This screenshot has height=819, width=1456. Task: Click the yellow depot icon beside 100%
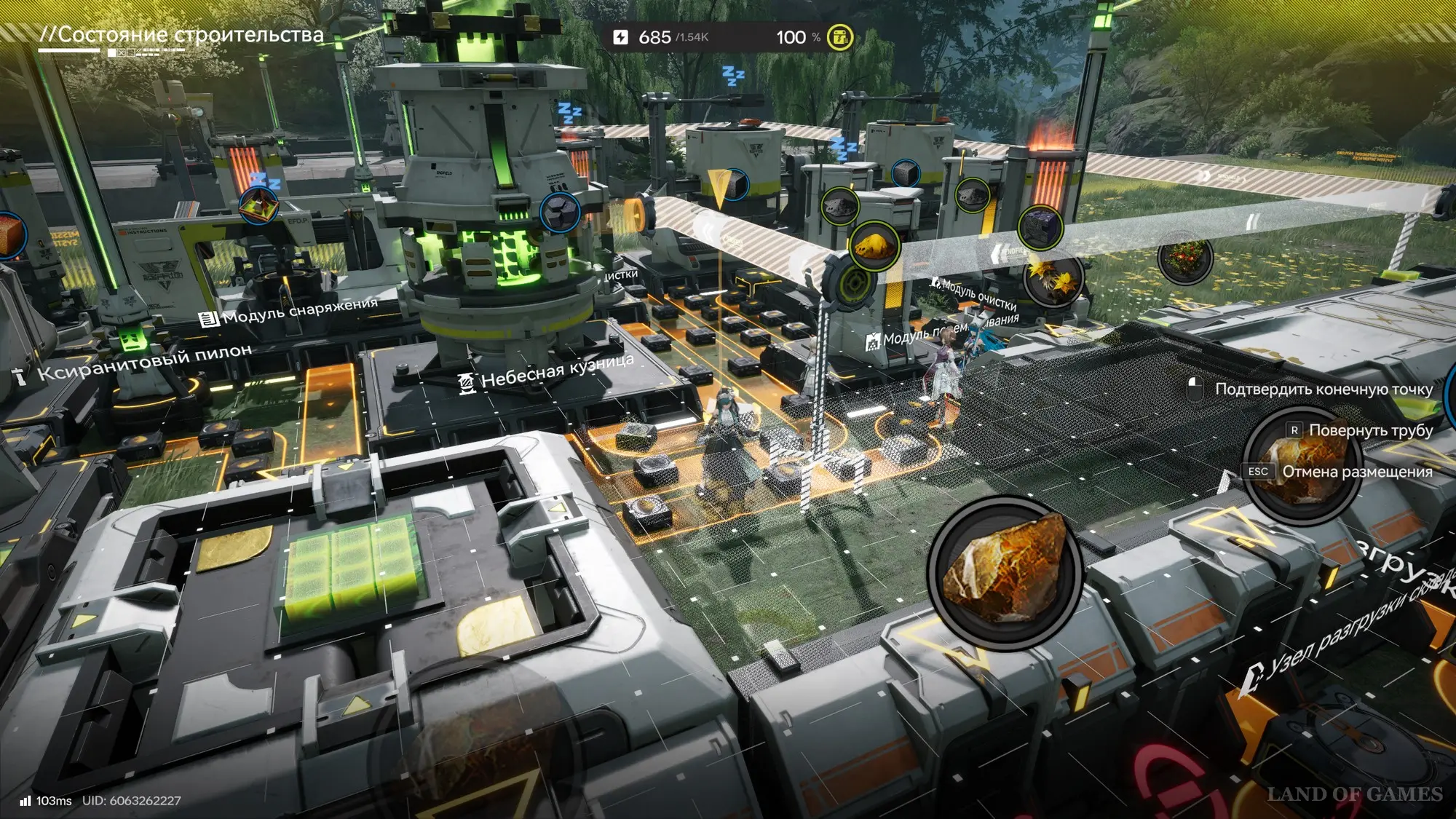[x=840, y=37]
